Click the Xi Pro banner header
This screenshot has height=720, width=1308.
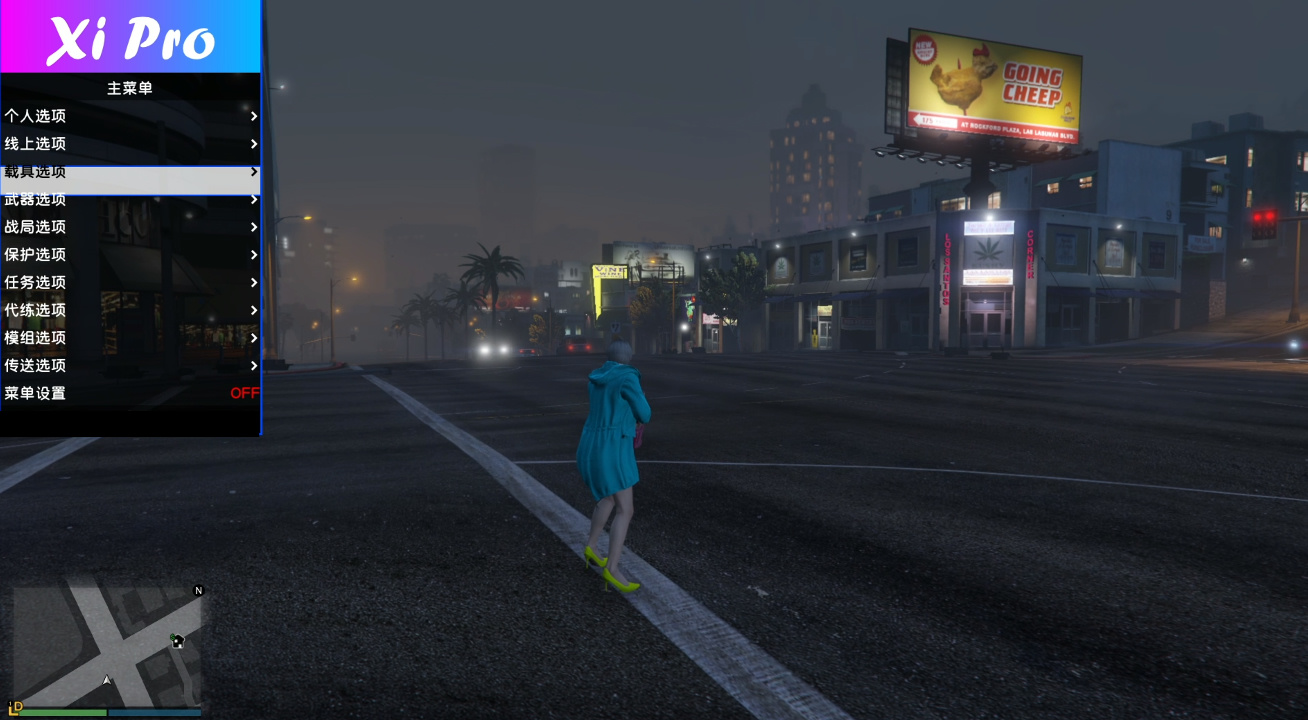[130, 38]
